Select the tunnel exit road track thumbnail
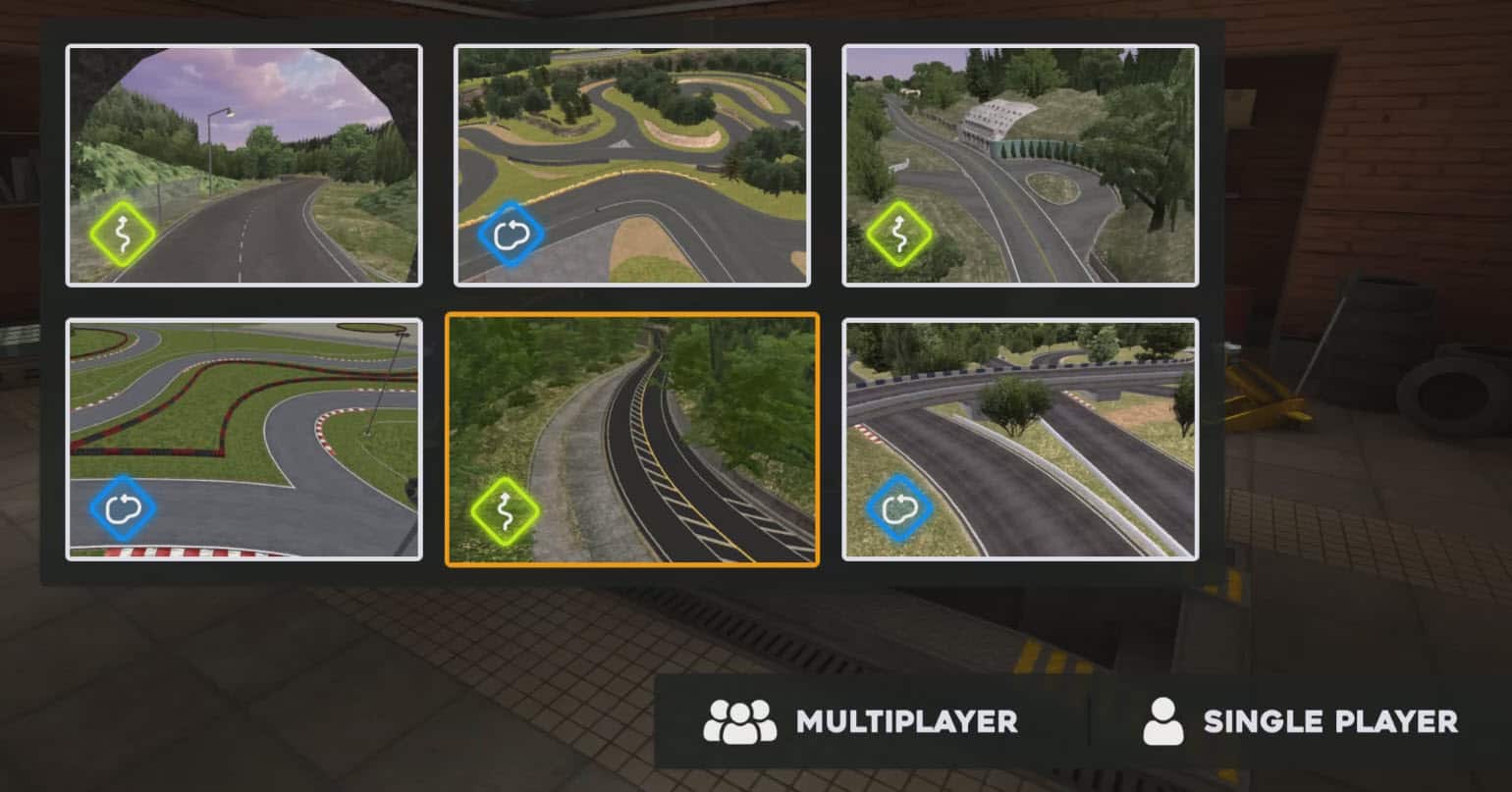 click(x=243, y=165)
